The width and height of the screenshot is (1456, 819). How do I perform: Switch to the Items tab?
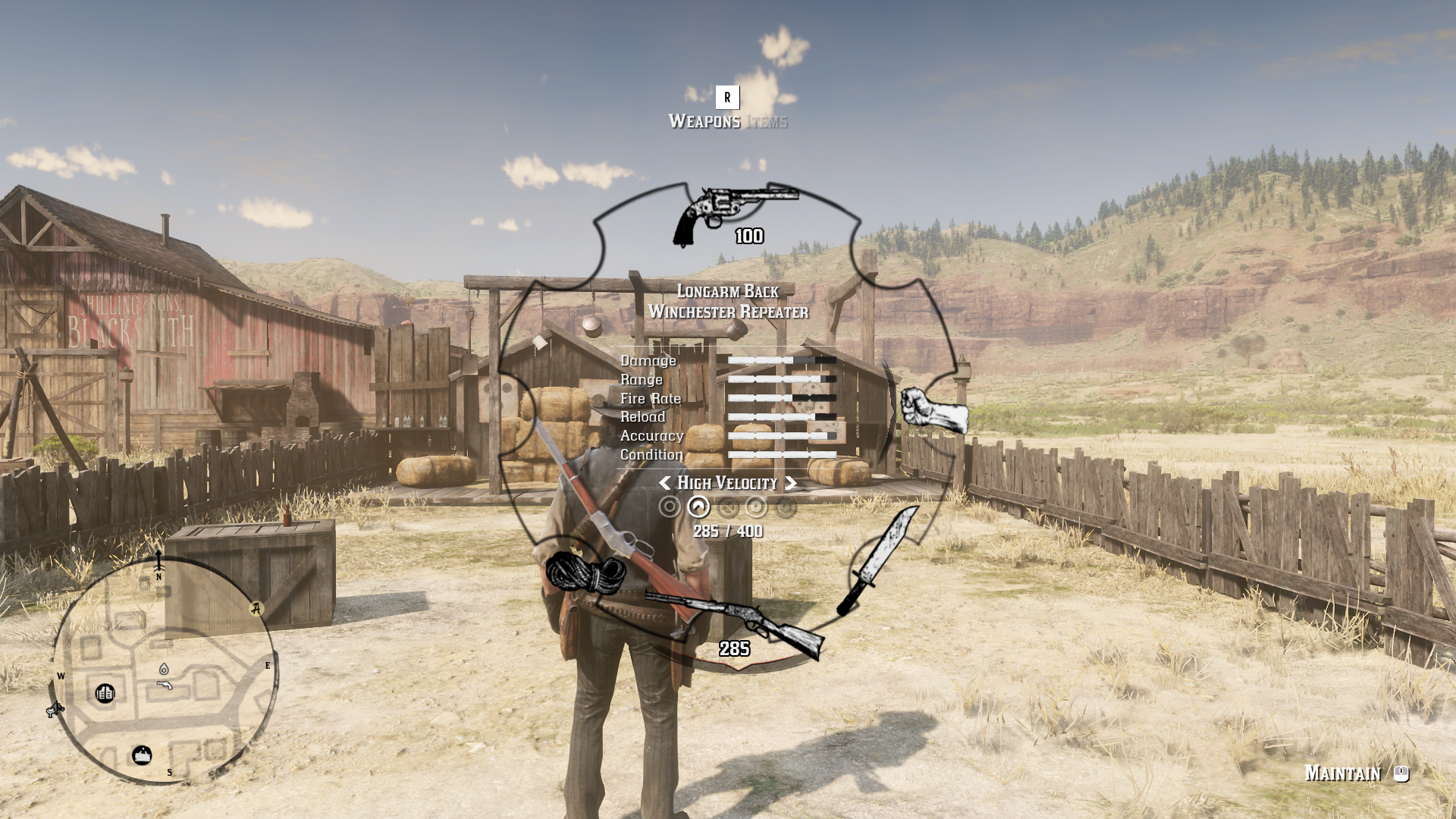(767, 121)
